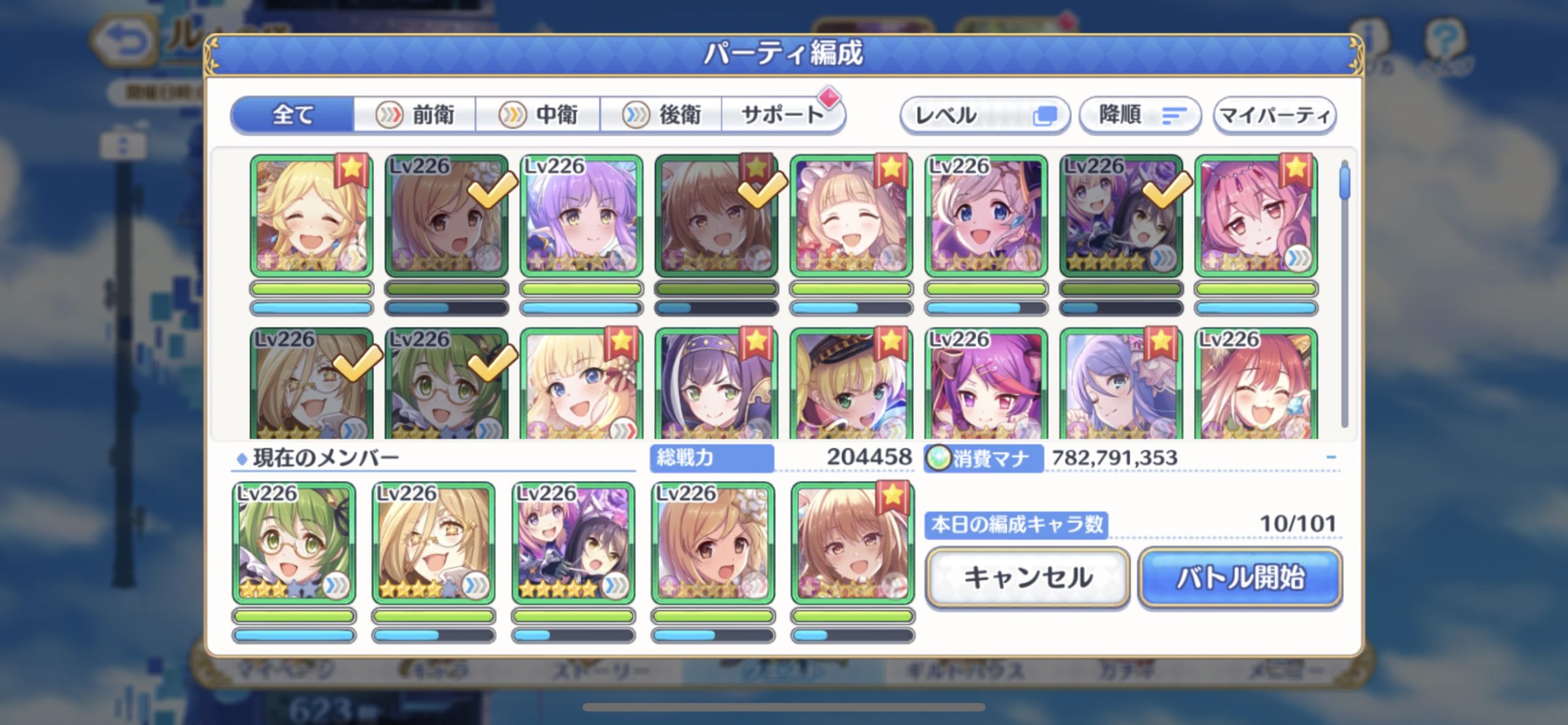This screenshot has height=725, width=1568.
Task: Pick the pink-haired horned girl portrait
Action: pyautogui.click(x=1256, y=216)
